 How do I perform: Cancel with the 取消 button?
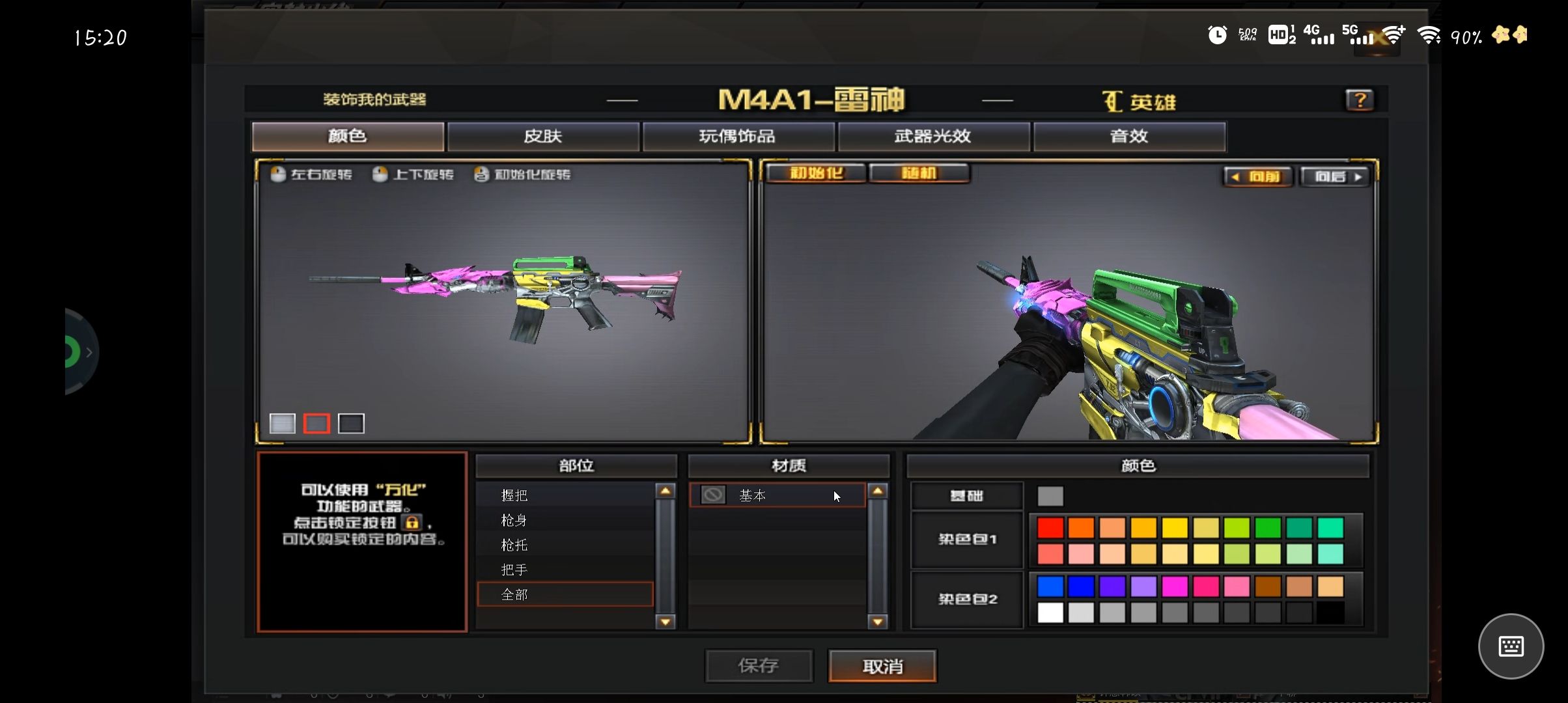[882, 666]
